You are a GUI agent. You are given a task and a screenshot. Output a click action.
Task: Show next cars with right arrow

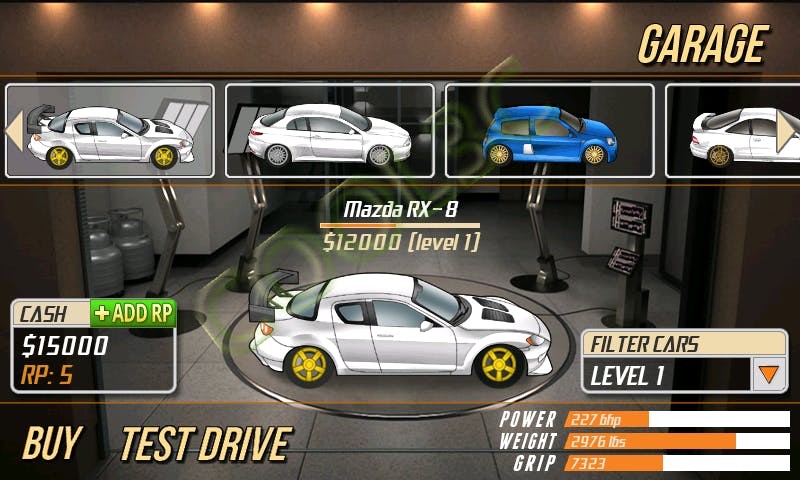pyautogui.click(x=786, y=131)
